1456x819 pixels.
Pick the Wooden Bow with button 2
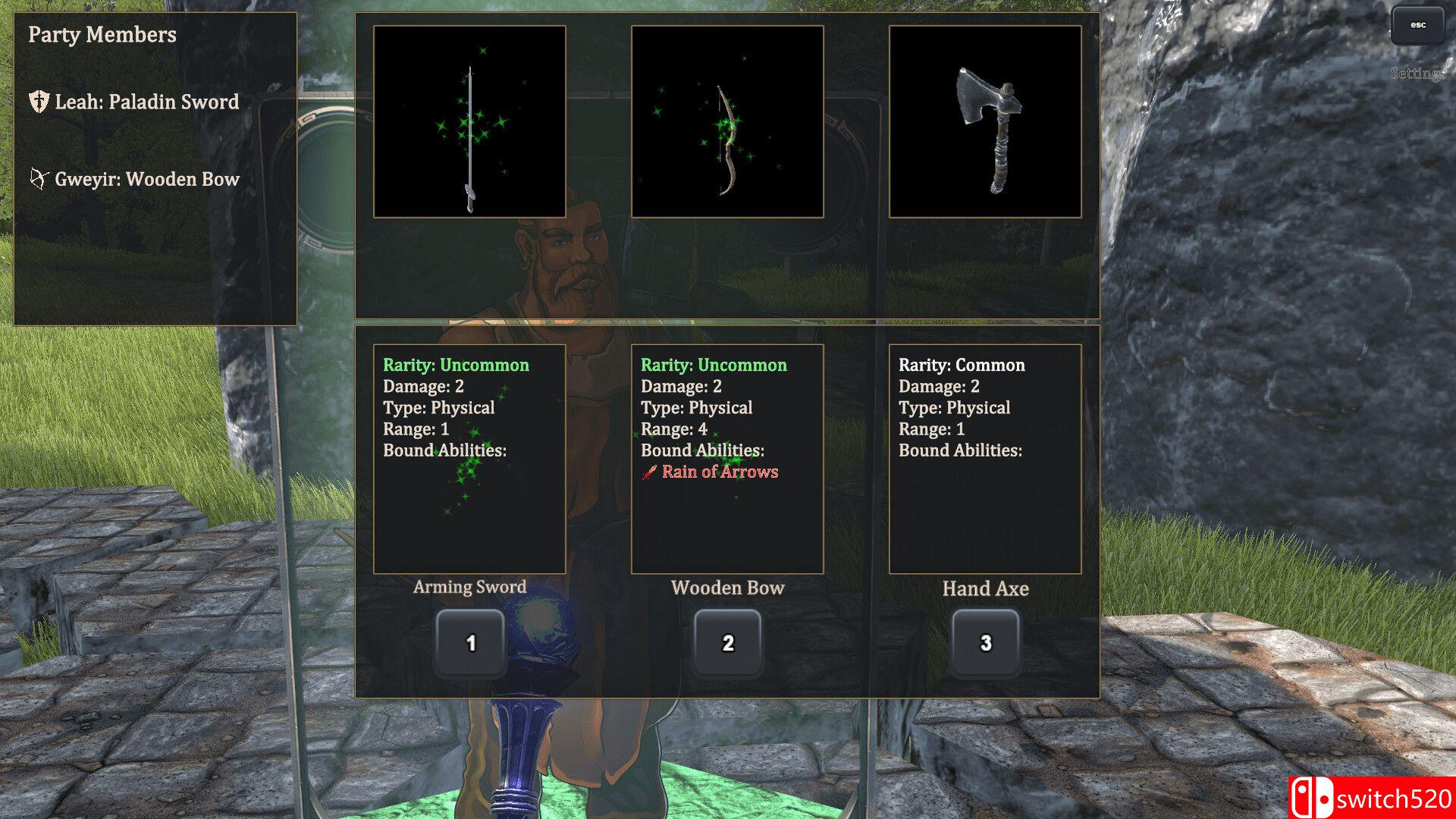tap(728, 642)
